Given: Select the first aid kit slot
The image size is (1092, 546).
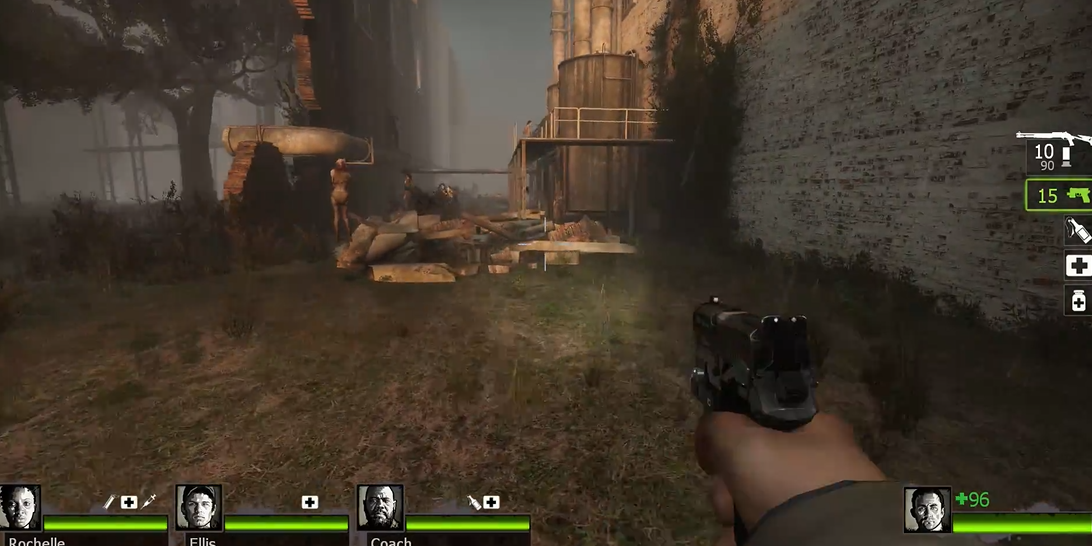Looking at the screenshot, I should coord(1078,266).
